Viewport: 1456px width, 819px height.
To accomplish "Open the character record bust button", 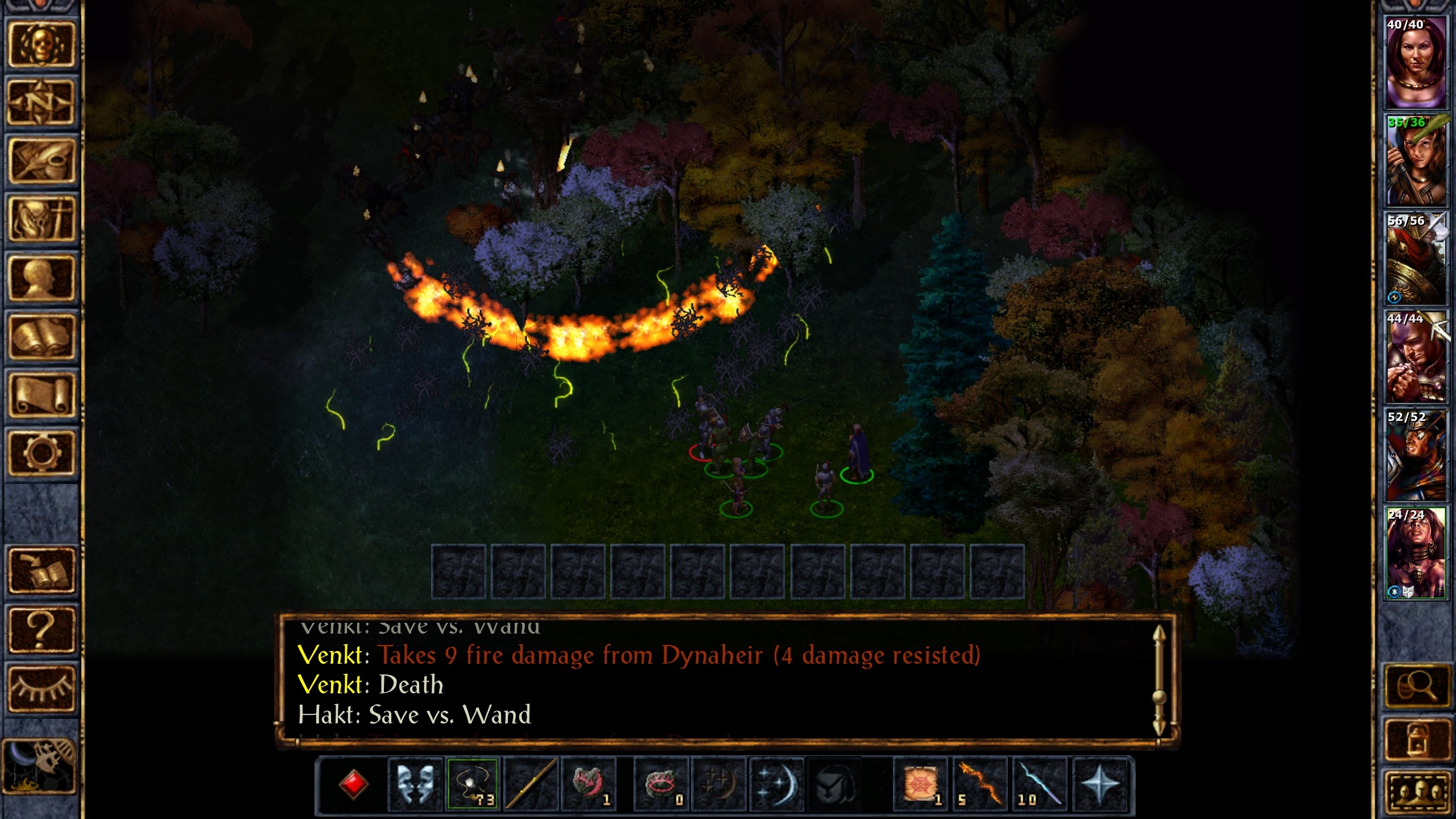I will tap(41, 278).
